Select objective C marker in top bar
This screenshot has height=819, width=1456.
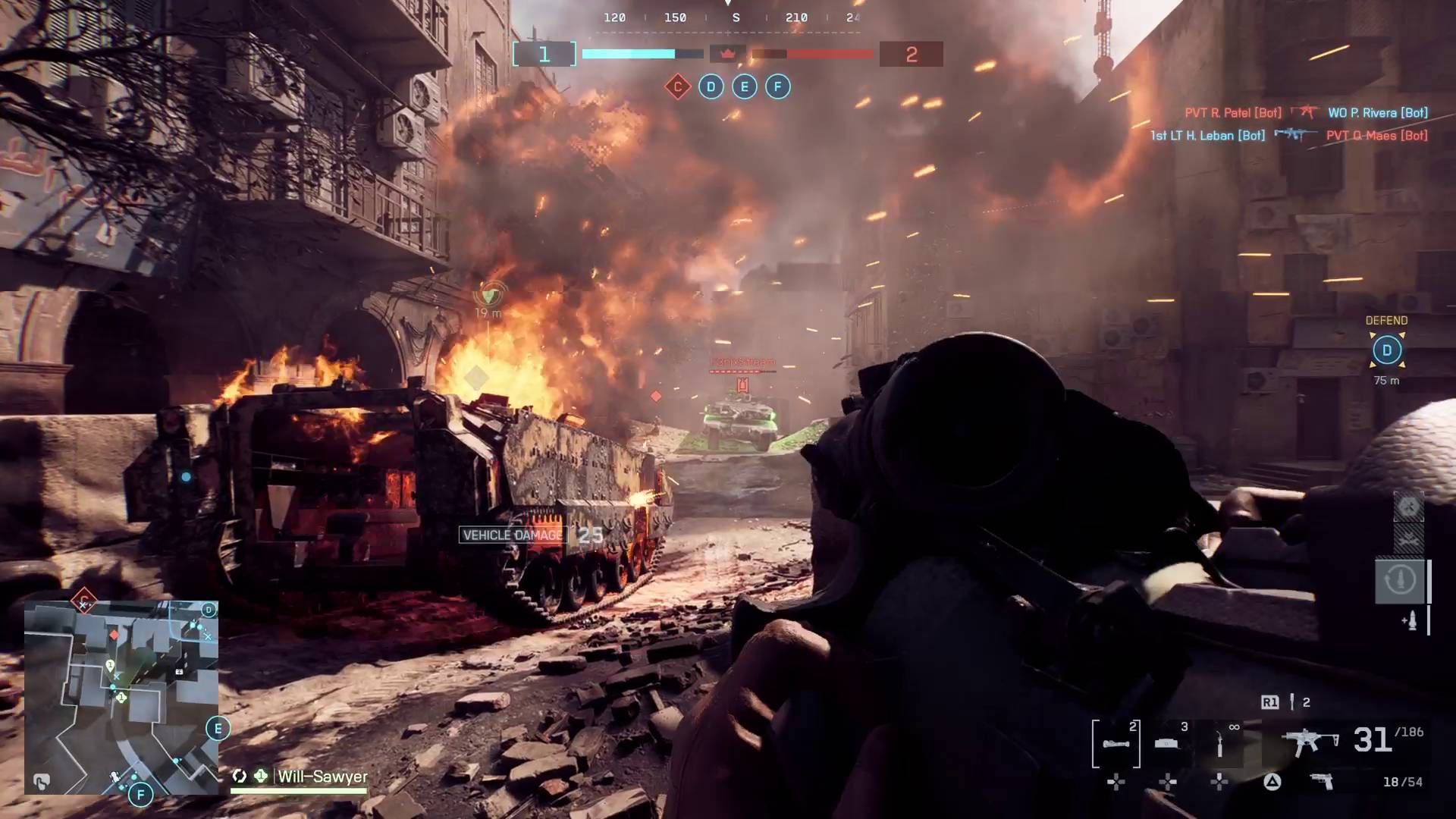click(x=677, y=86)
